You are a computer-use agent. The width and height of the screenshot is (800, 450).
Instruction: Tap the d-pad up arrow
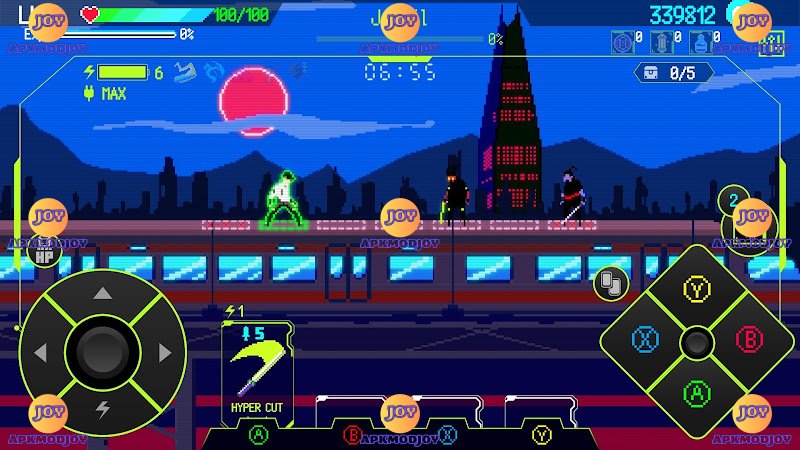pyautogui.click(x=102, y=294)
